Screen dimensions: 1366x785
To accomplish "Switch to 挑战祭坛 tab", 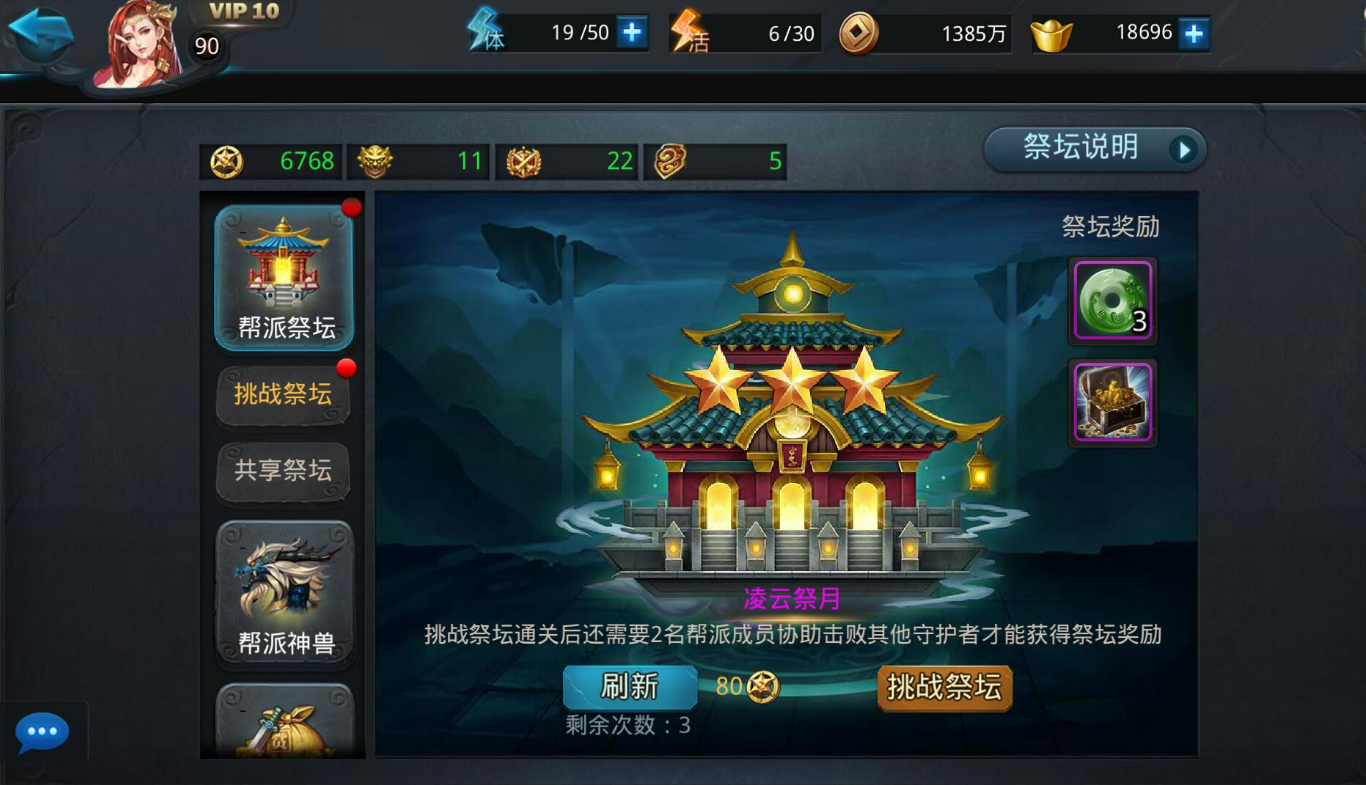I will coord(283,394).
